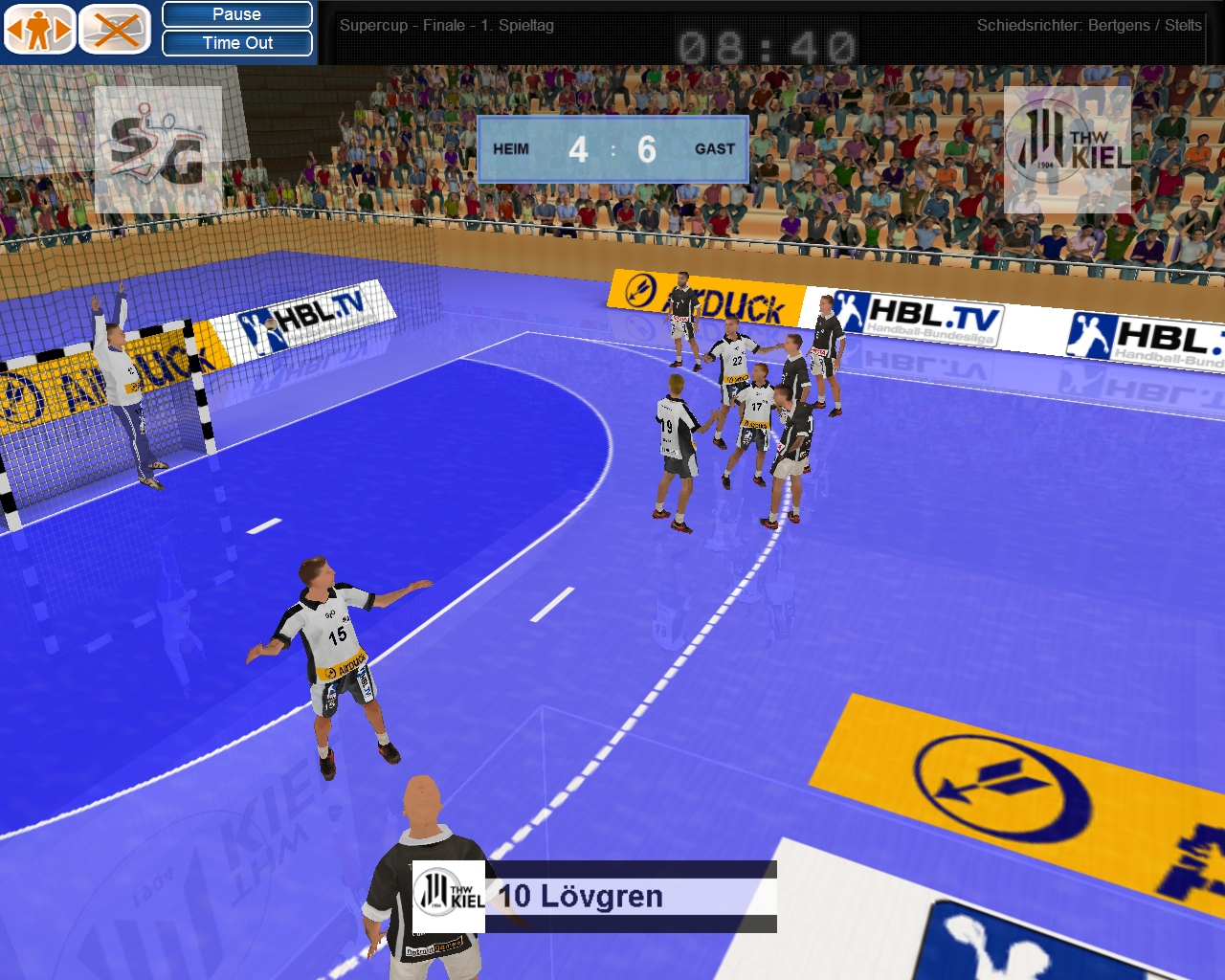Click the crossed-out cap icon
This screenshot has width=1225, height=980.
click(x=115, y=30)
